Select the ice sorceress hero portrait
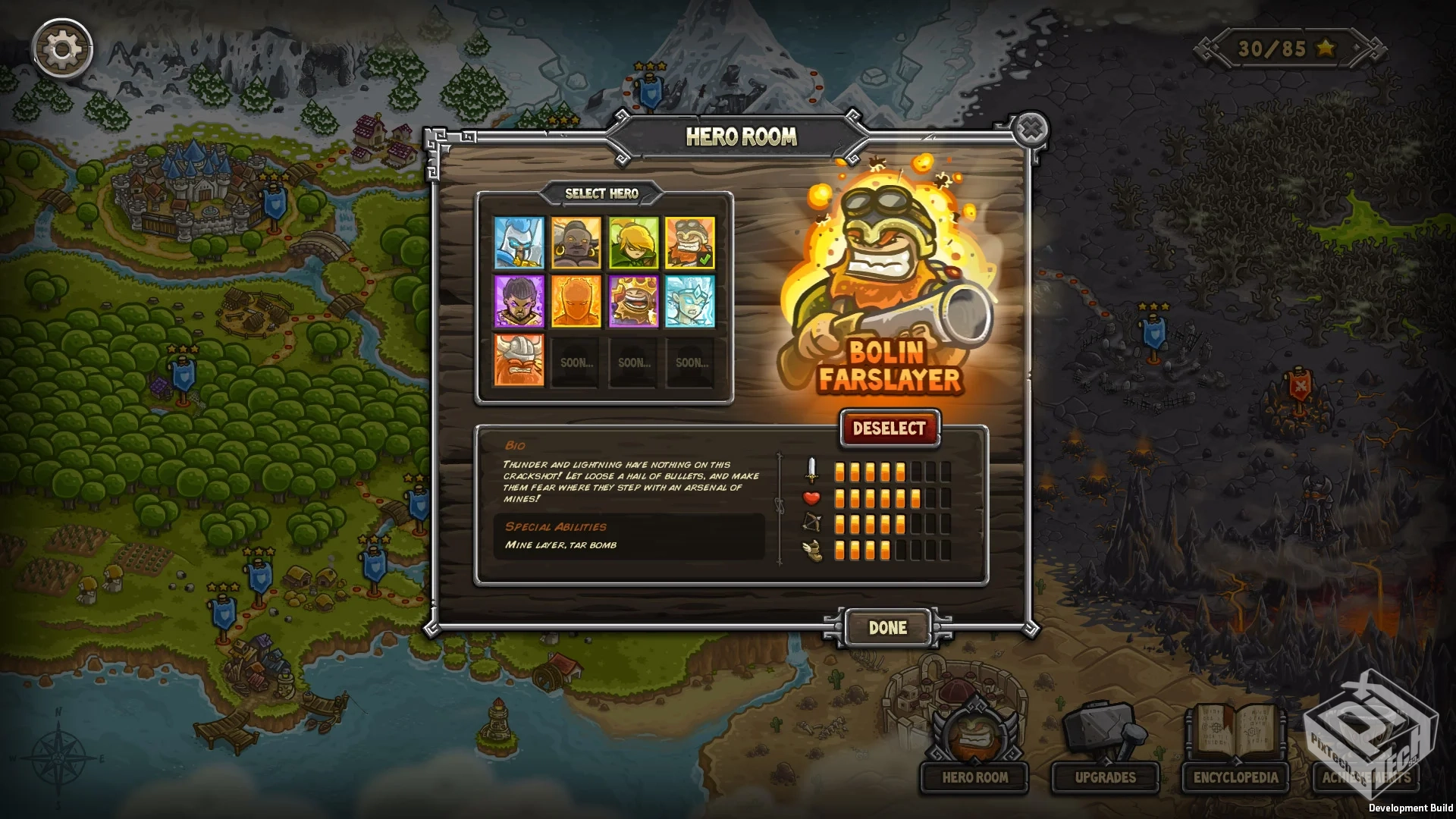Screen dimensions: 1456x819 [x=691, y=303]
